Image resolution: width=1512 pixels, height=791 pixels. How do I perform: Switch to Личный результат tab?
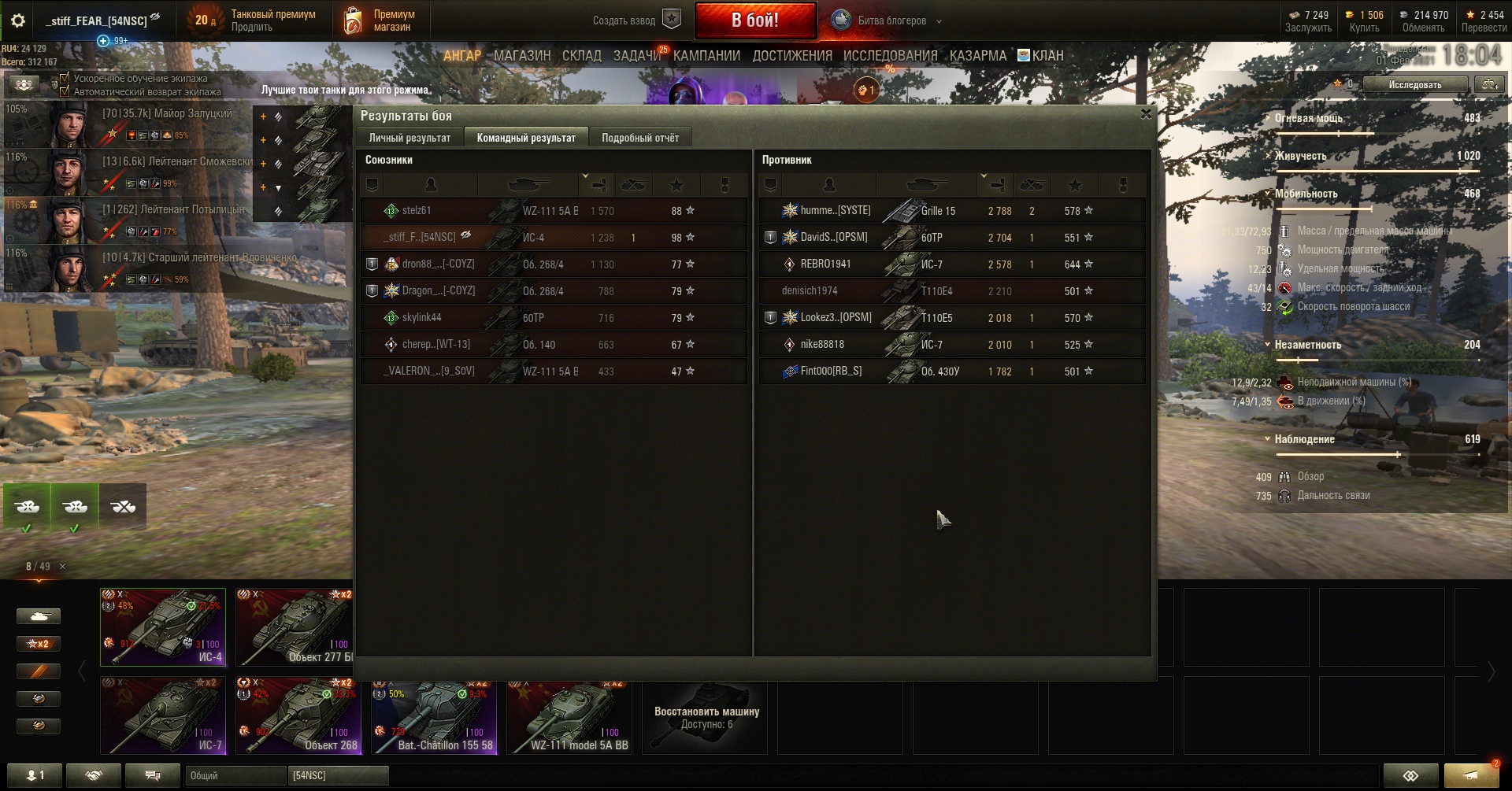tap(409, 138)
